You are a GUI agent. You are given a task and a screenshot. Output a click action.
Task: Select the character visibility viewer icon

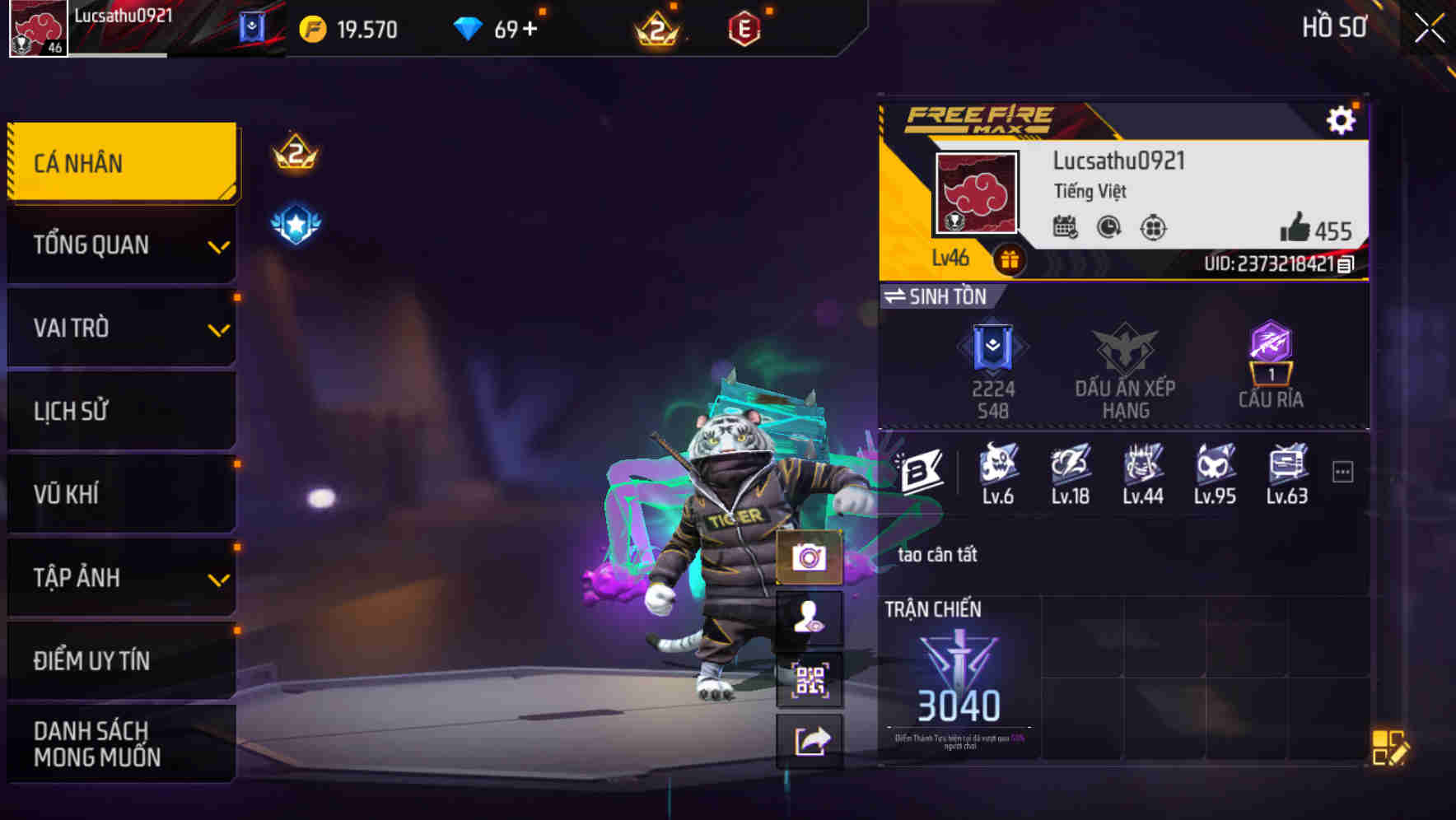pyautogui.click(x=809, y=618)
